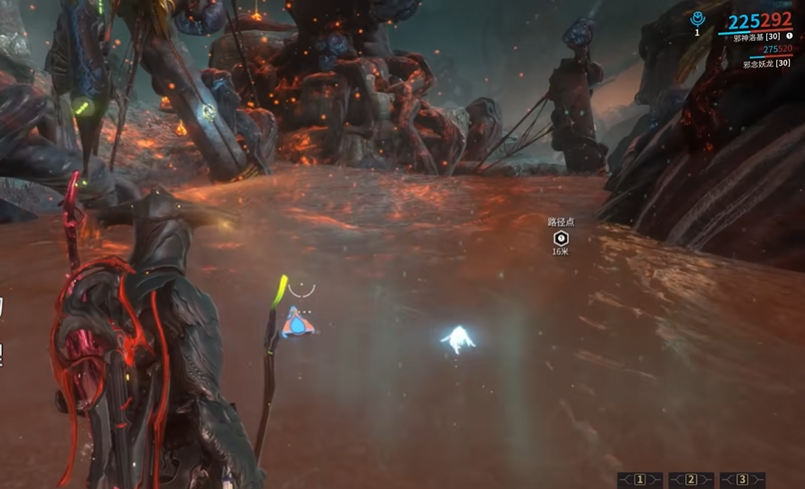
Task: Click the blue buff icon beside the shield value
Action: coord(698,19)
